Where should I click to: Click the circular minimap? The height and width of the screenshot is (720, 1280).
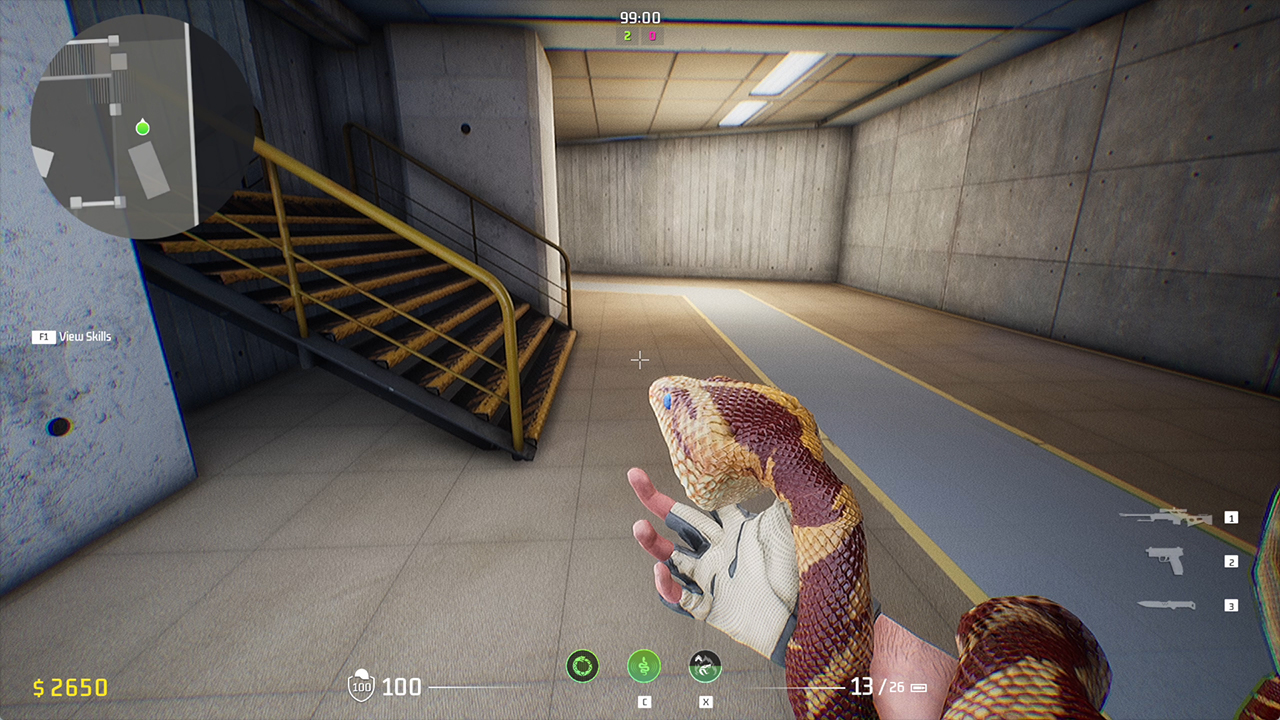point(140,128)
